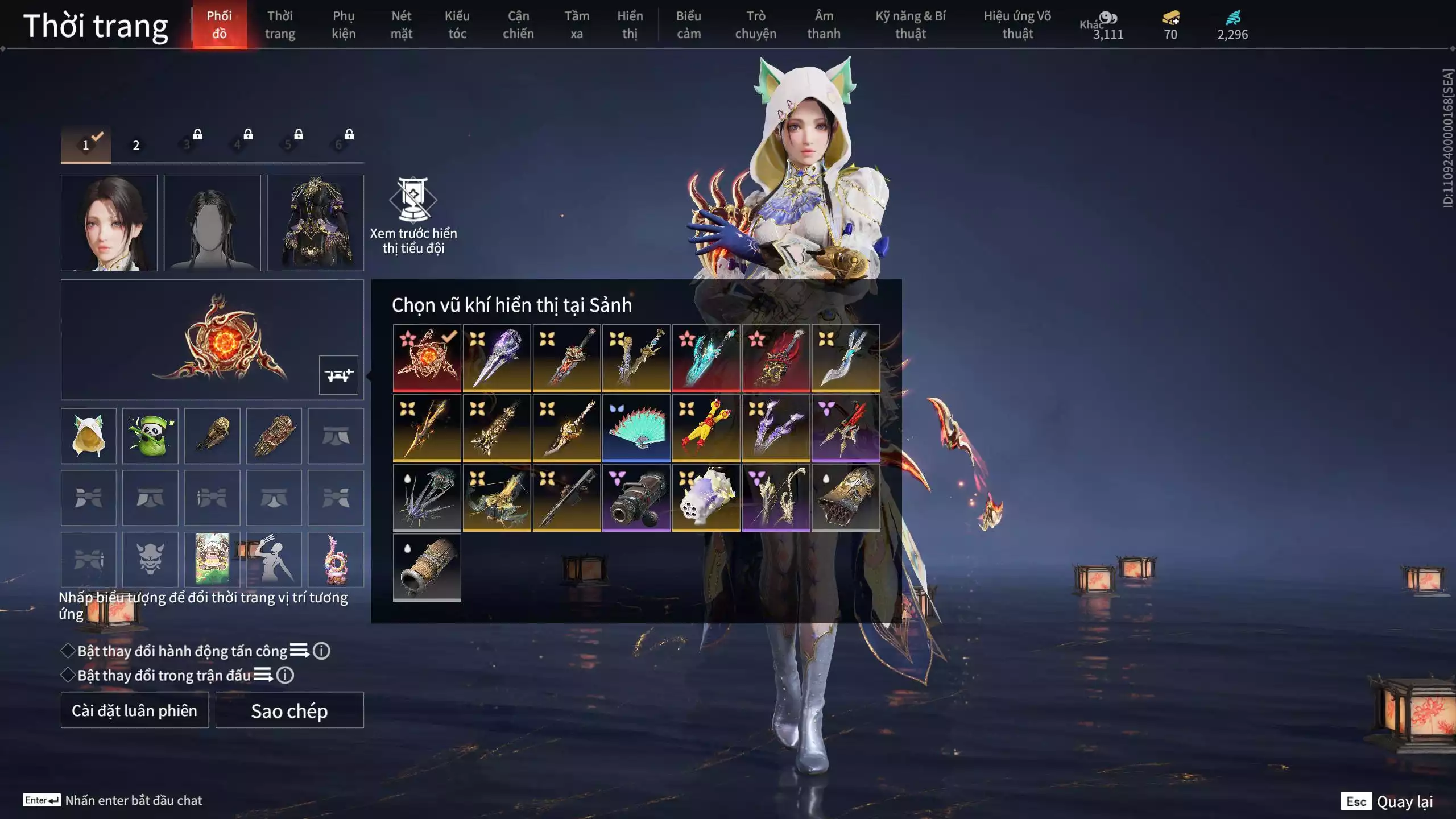Select the teal folding fan weapon
1456x819 pixels.
[x=636, y=428]
